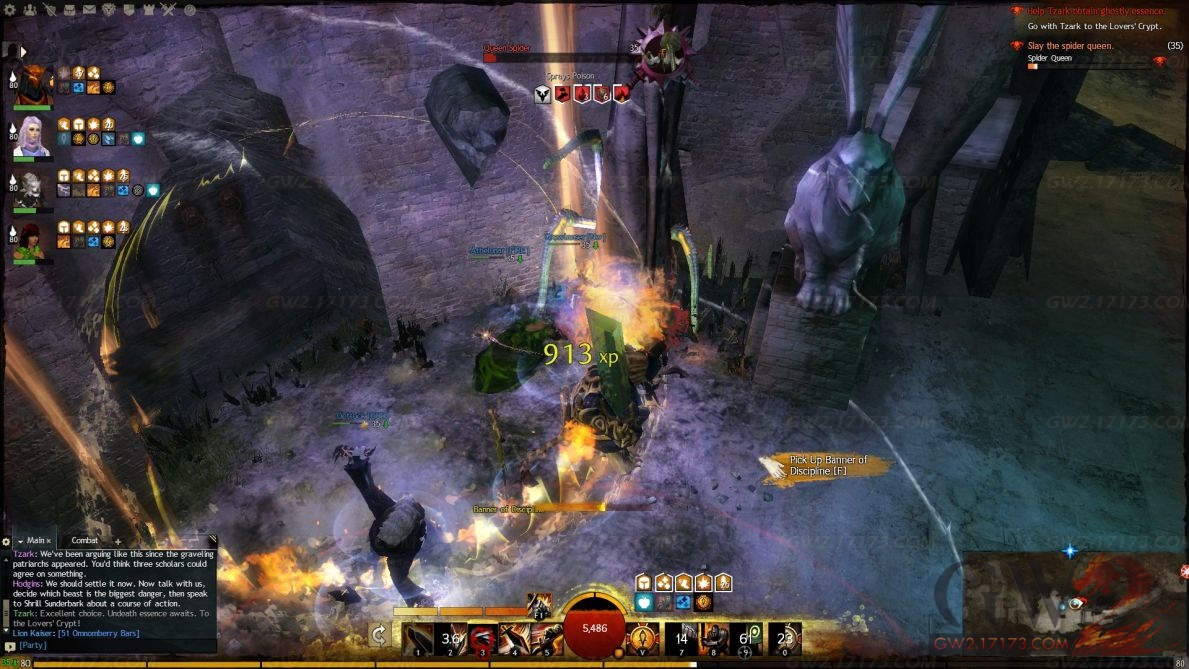Select the lavender-haired party member portrait
The width and height of the screenshot is (1189, 669).
point(32,137)
